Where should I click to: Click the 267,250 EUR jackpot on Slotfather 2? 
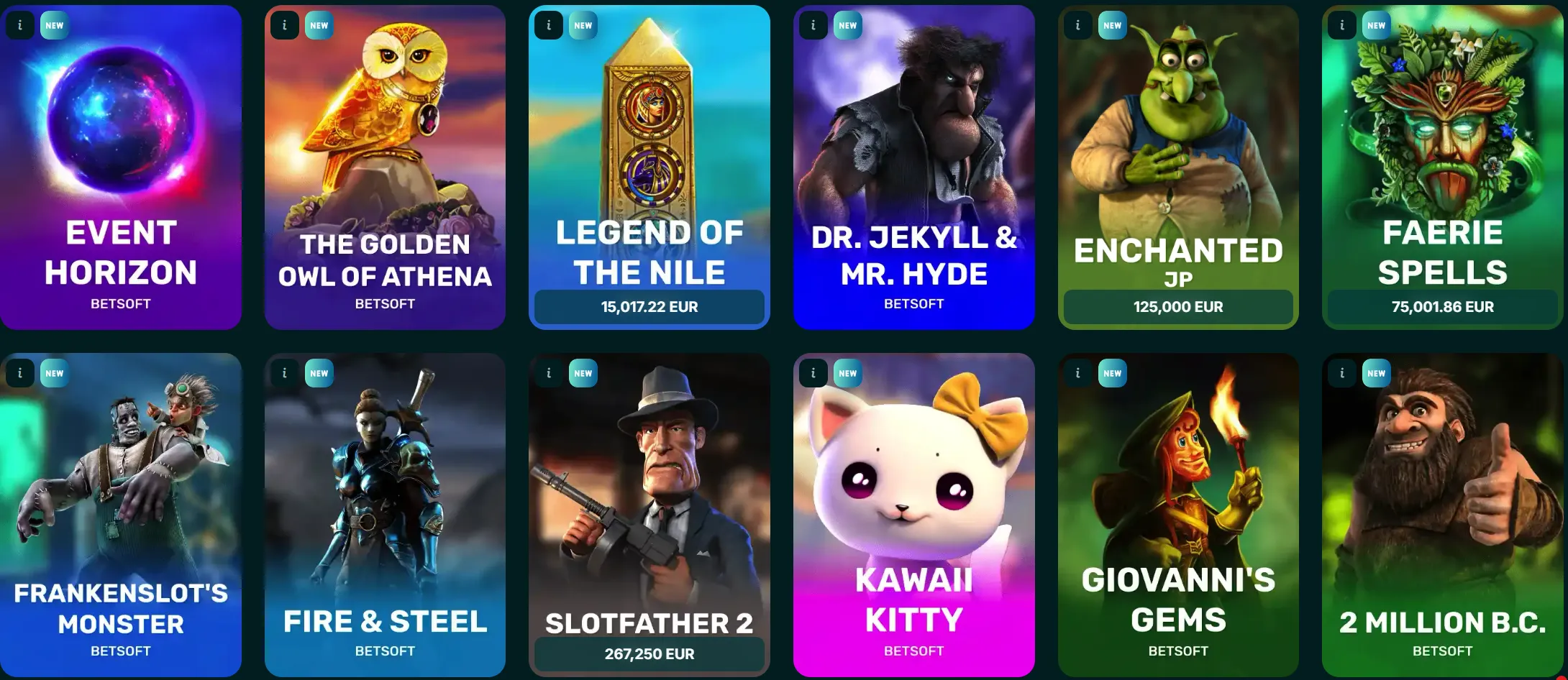pos(649,654)
